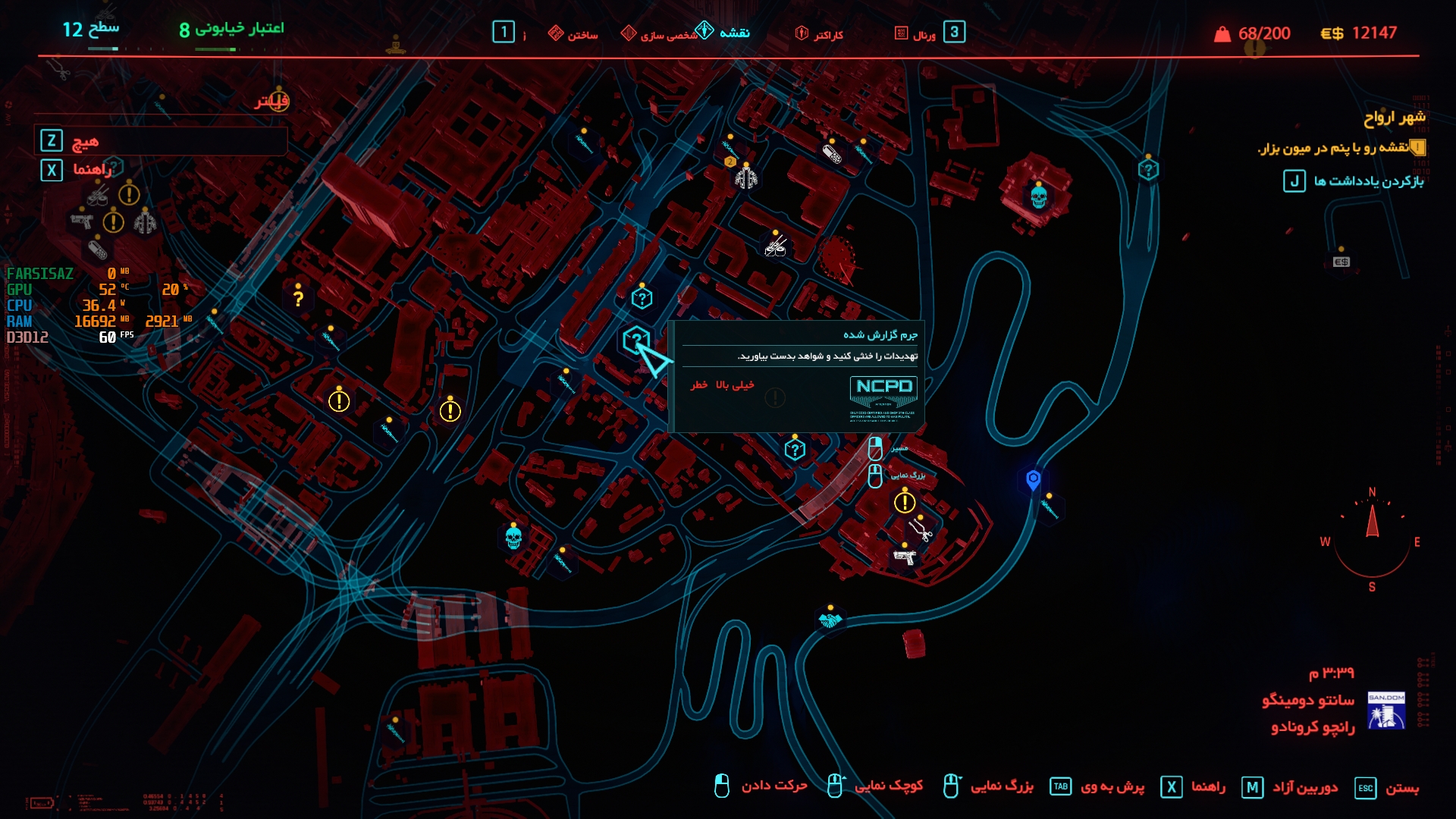The image size is (1456, 819).
Task: Select the clothing store jacket marker
Action: click(746, 178)
